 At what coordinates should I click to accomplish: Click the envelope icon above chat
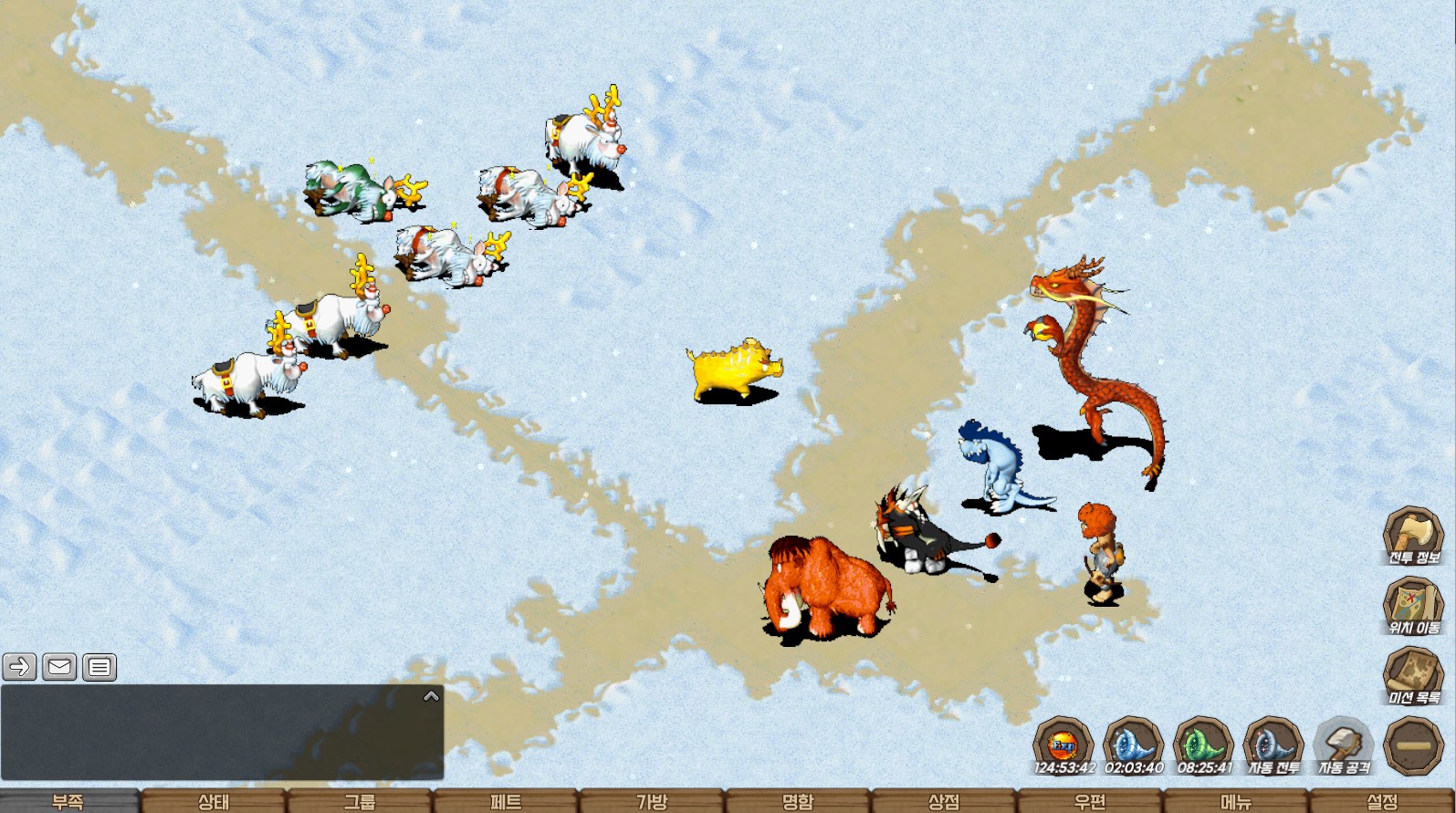point(59,667)
